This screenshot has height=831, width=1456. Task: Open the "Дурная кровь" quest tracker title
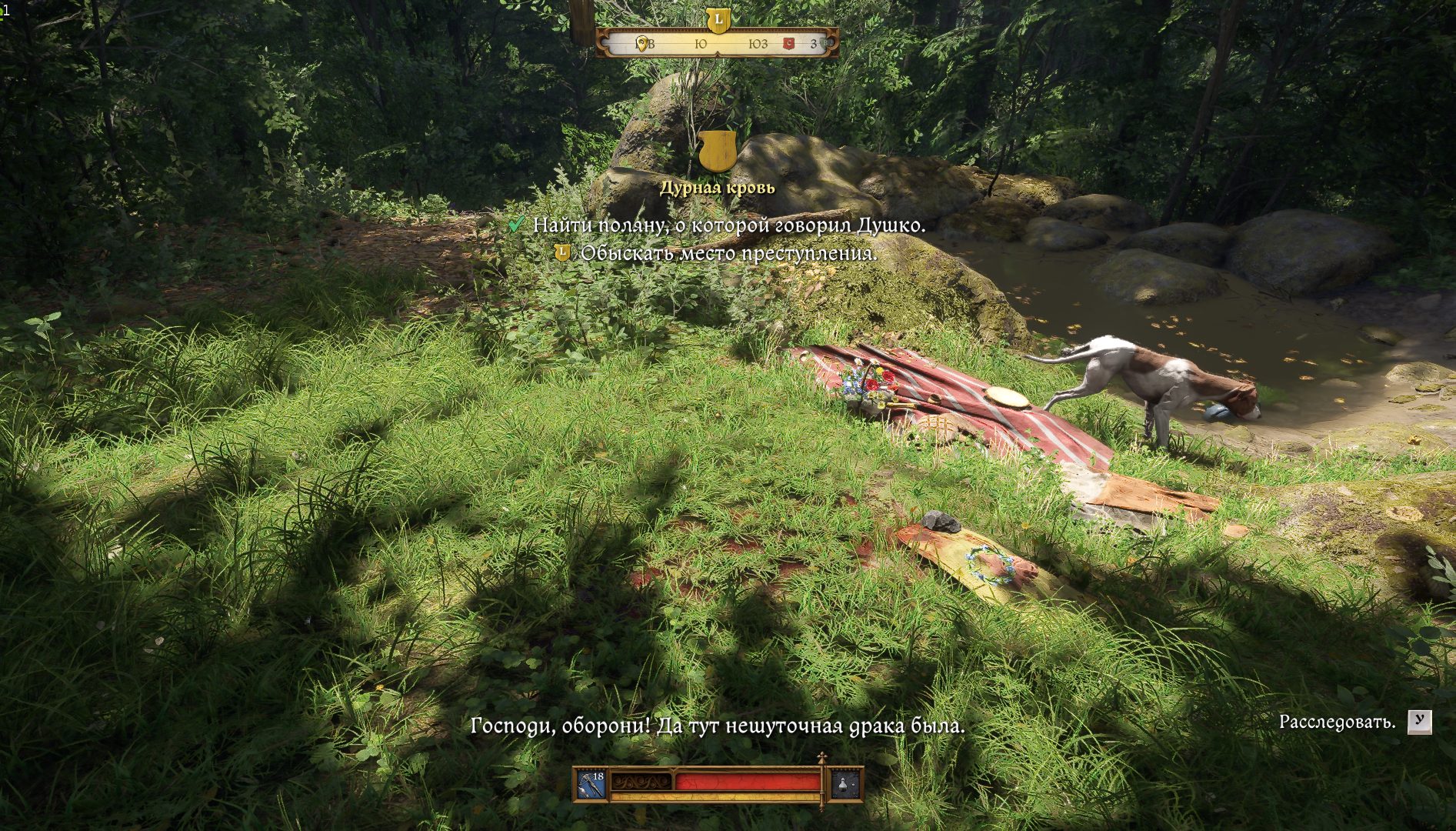coord(717,188)
